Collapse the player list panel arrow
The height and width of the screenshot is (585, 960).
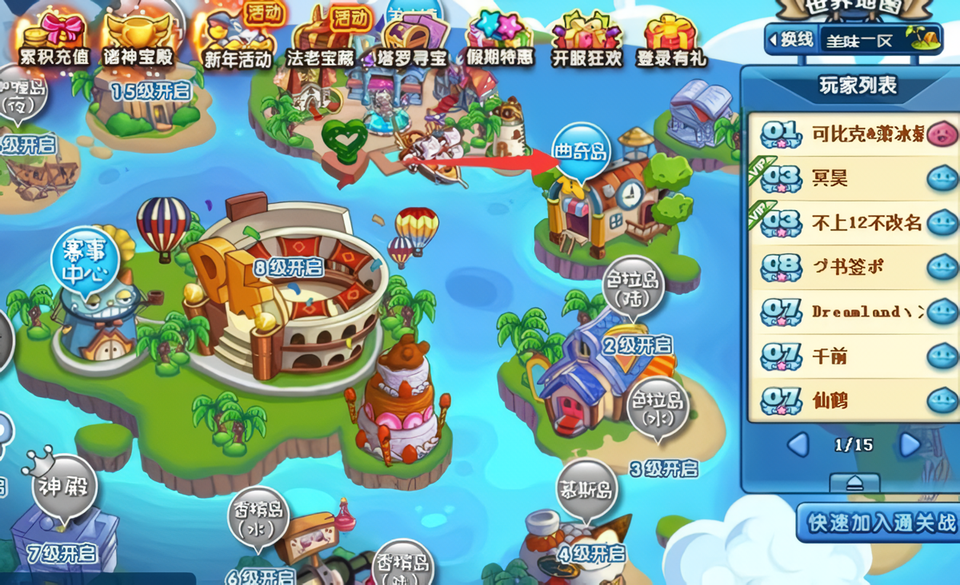[855, 482]
